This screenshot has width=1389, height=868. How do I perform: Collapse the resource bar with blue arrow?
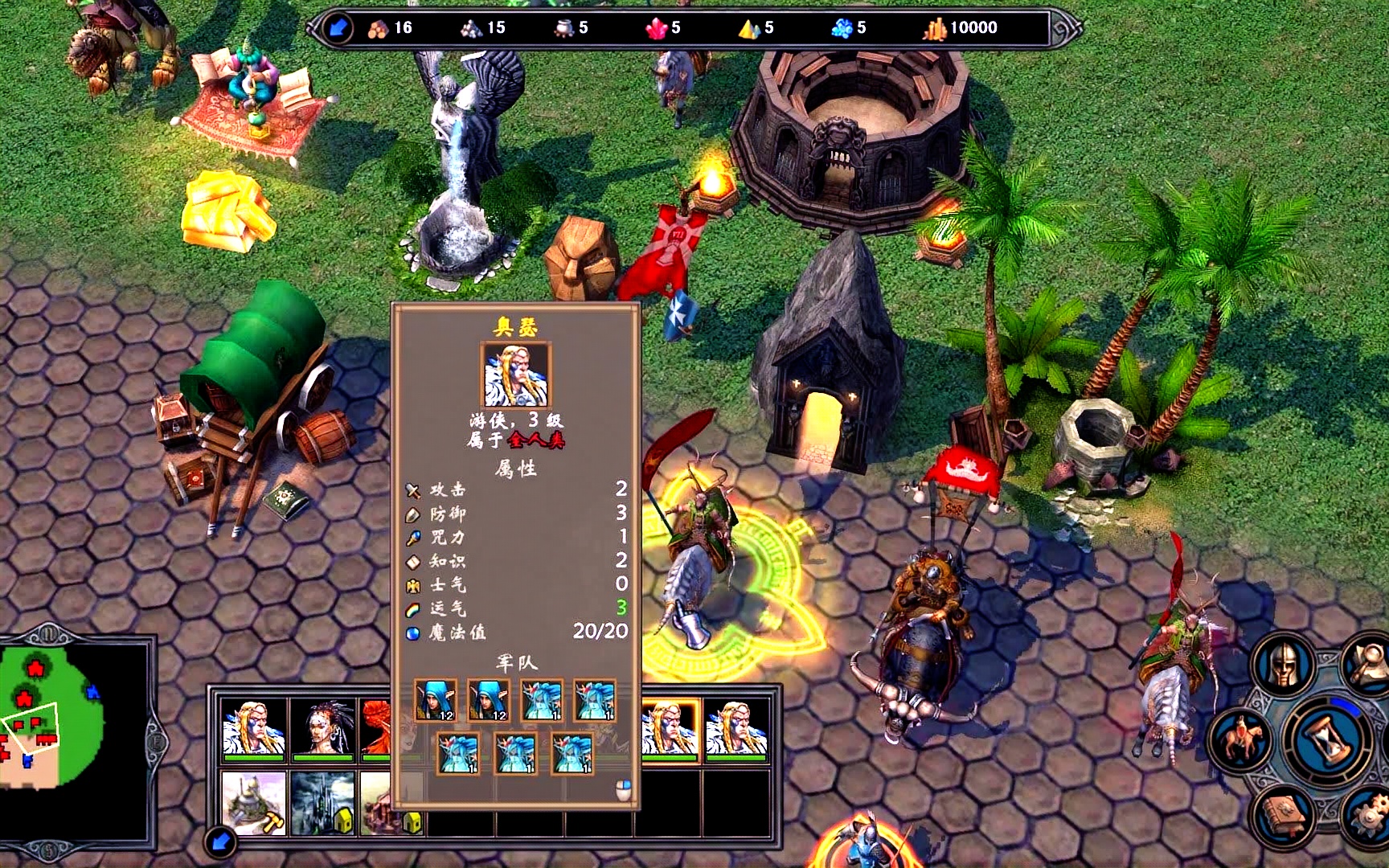click(x=338, y=28)
